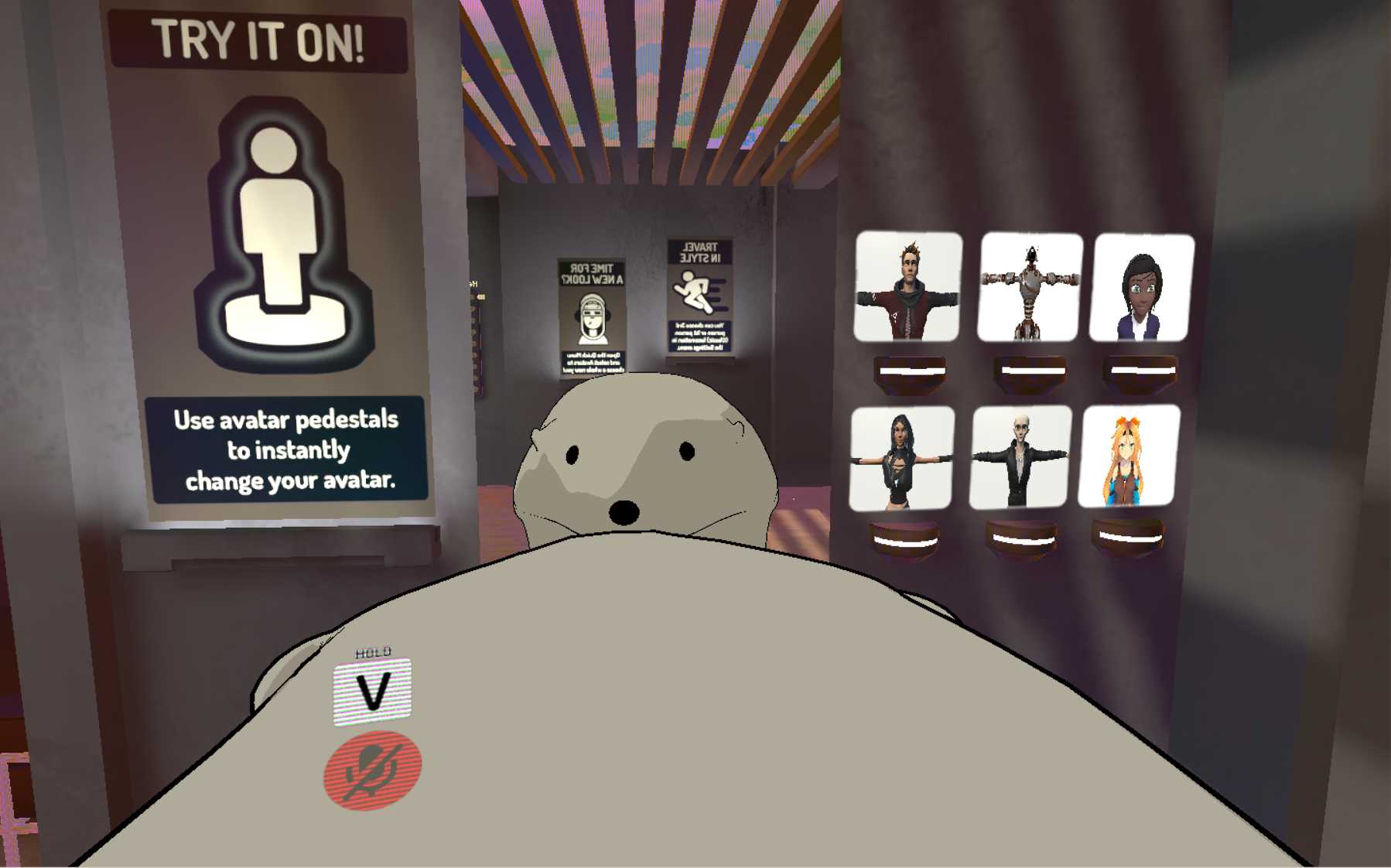1391x868 pixels.
Task: Toggle the red muted microphone icon
Action: [372, 770]
